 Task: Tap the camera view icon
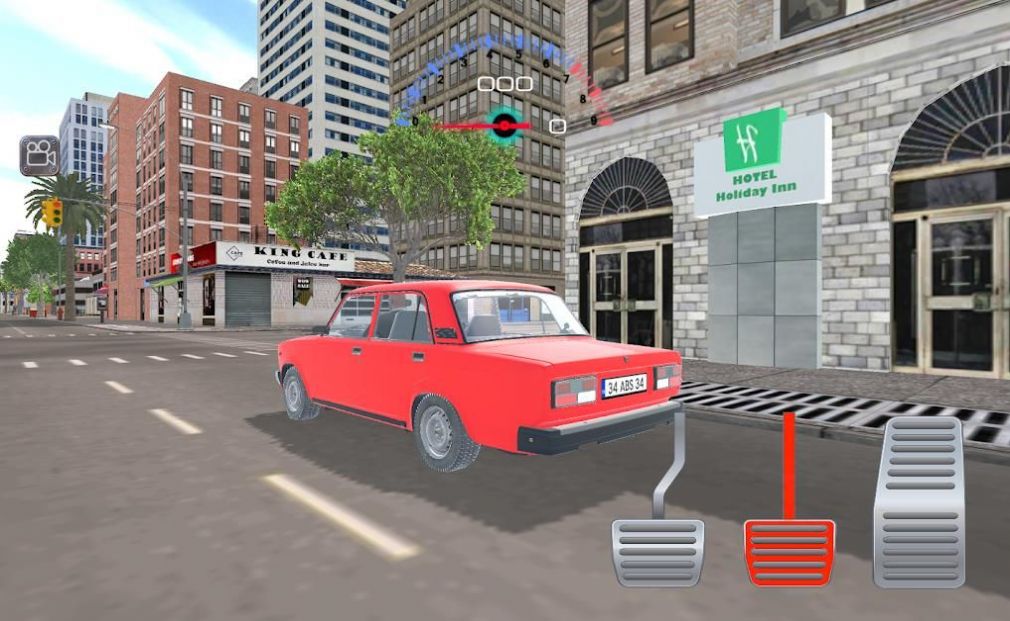39,155
